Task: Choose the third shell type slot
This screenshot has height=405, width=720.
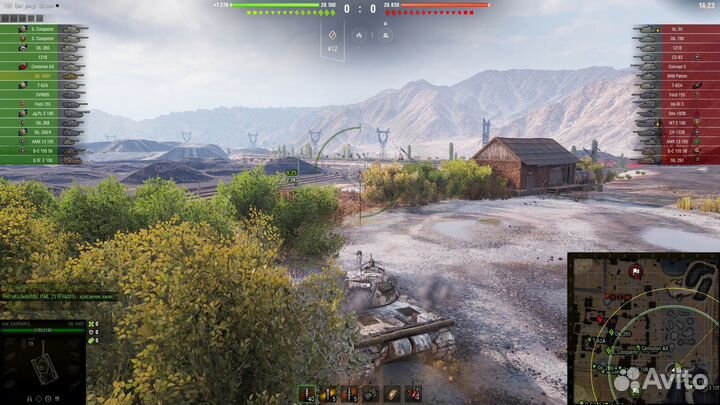Action: [x=348, y=393]
